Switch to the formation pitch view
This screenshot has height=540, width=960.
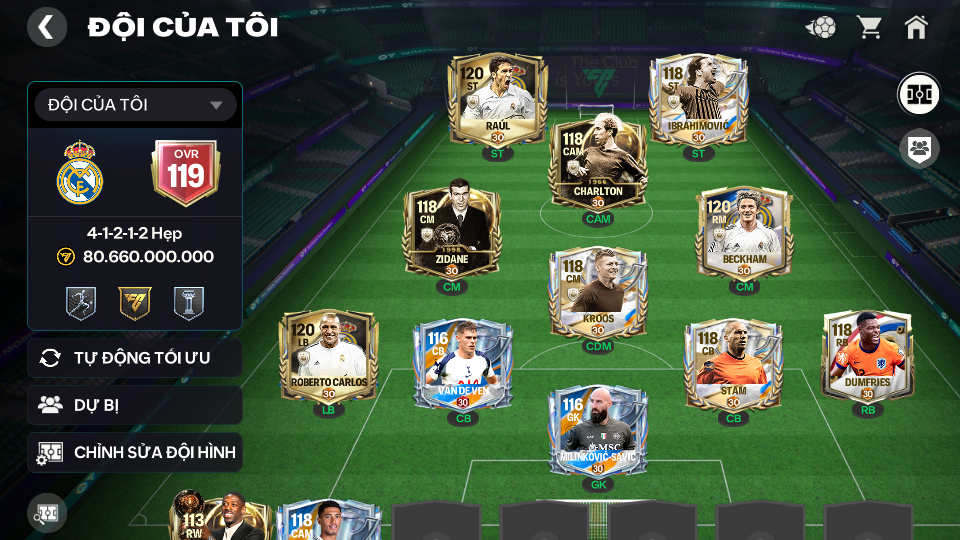pos(917,93)
